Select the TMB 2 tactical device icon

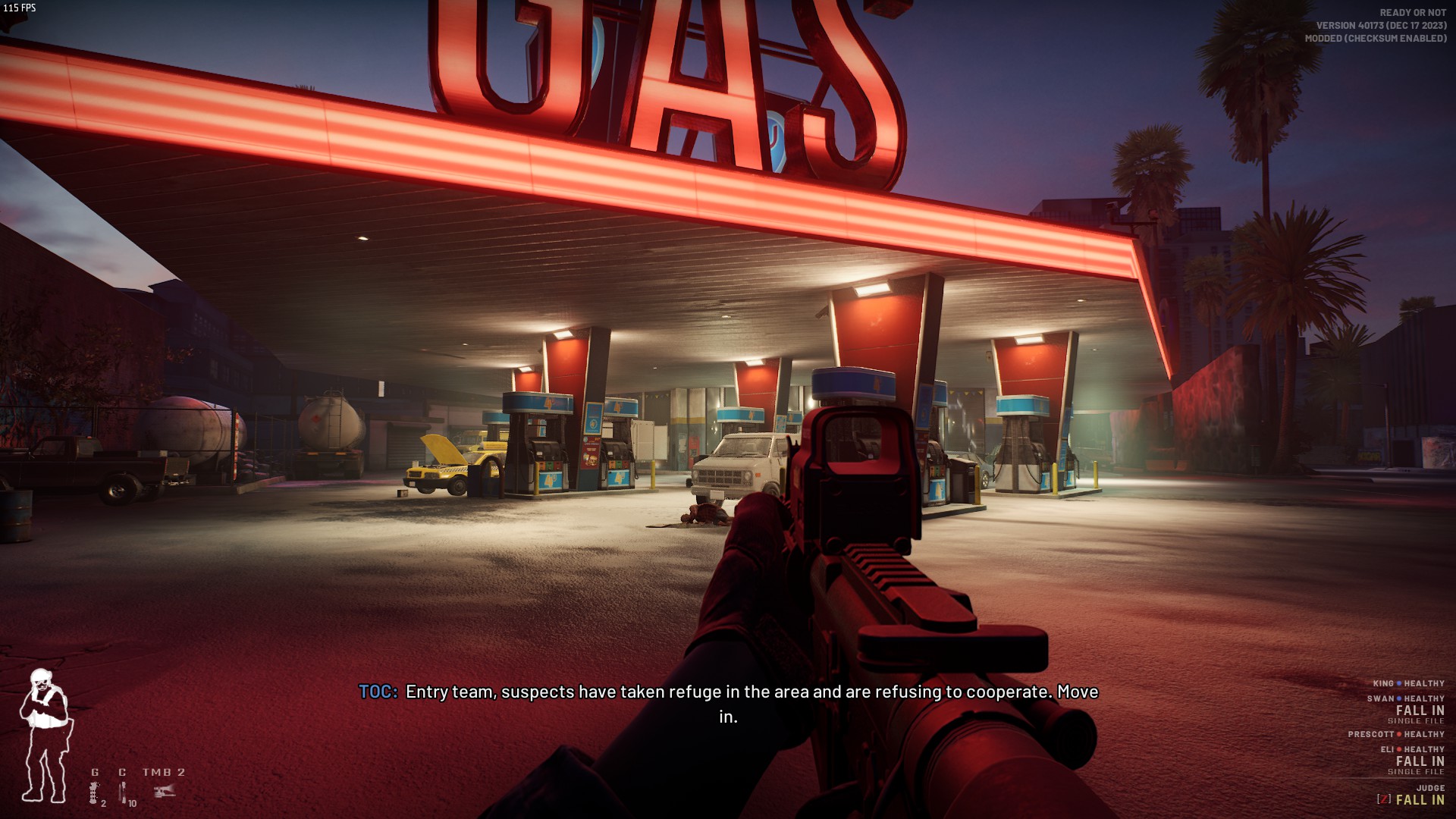(x=165, y=791)
